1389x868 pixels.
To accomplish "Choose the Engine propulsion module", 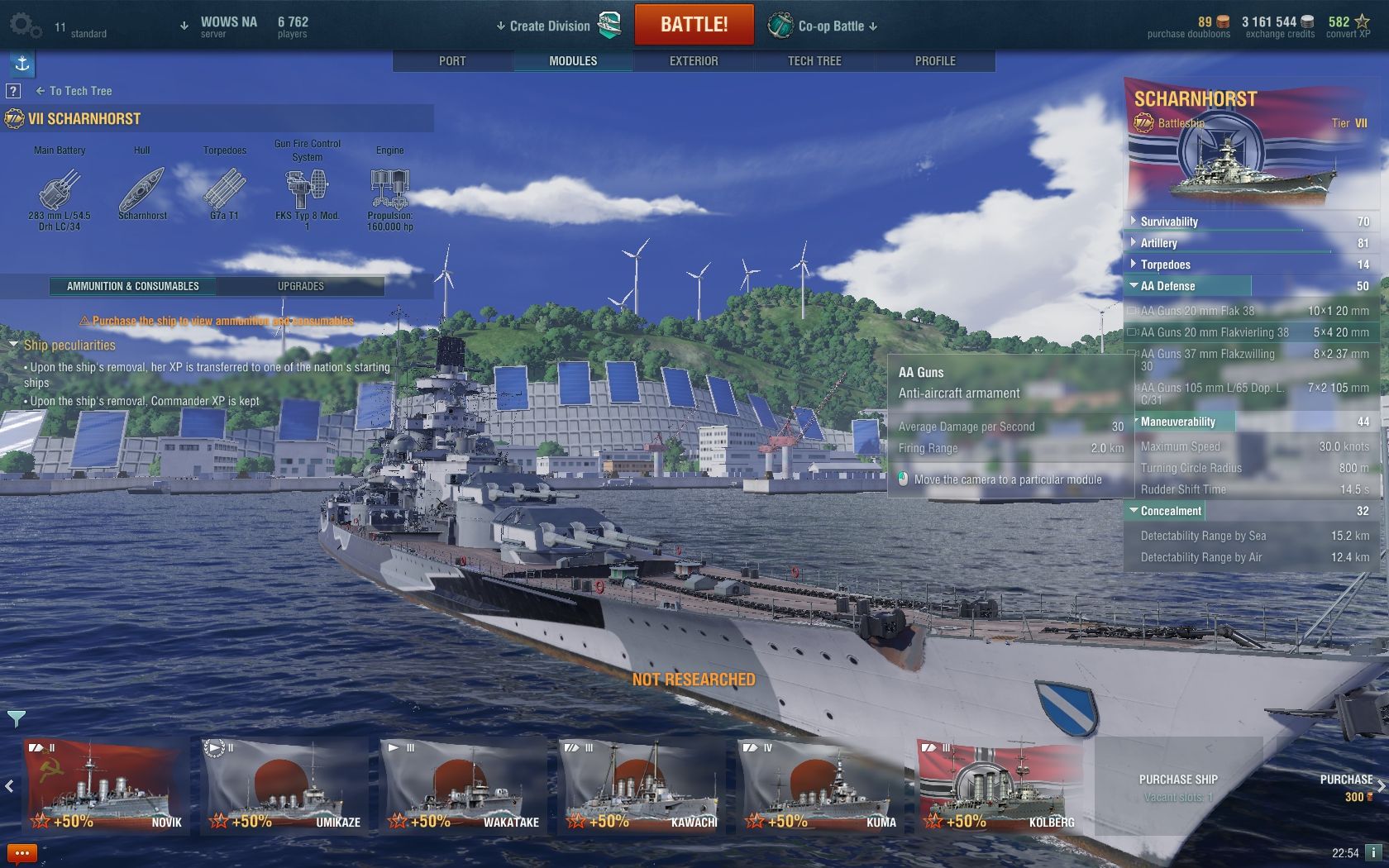I will click(x=389, y=190).
